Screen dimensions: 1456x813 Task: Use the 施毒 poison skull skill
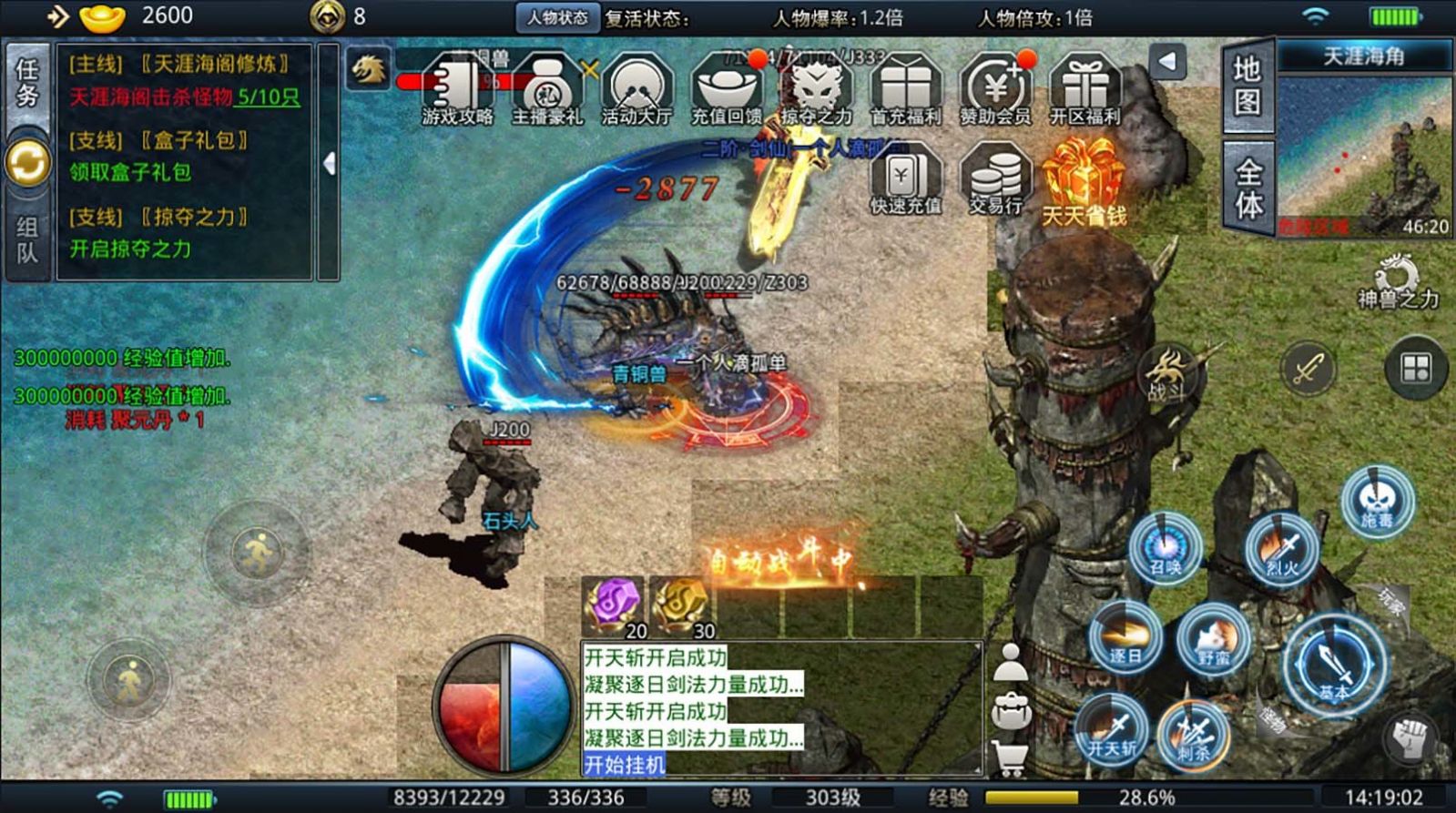coord(1377,501)
